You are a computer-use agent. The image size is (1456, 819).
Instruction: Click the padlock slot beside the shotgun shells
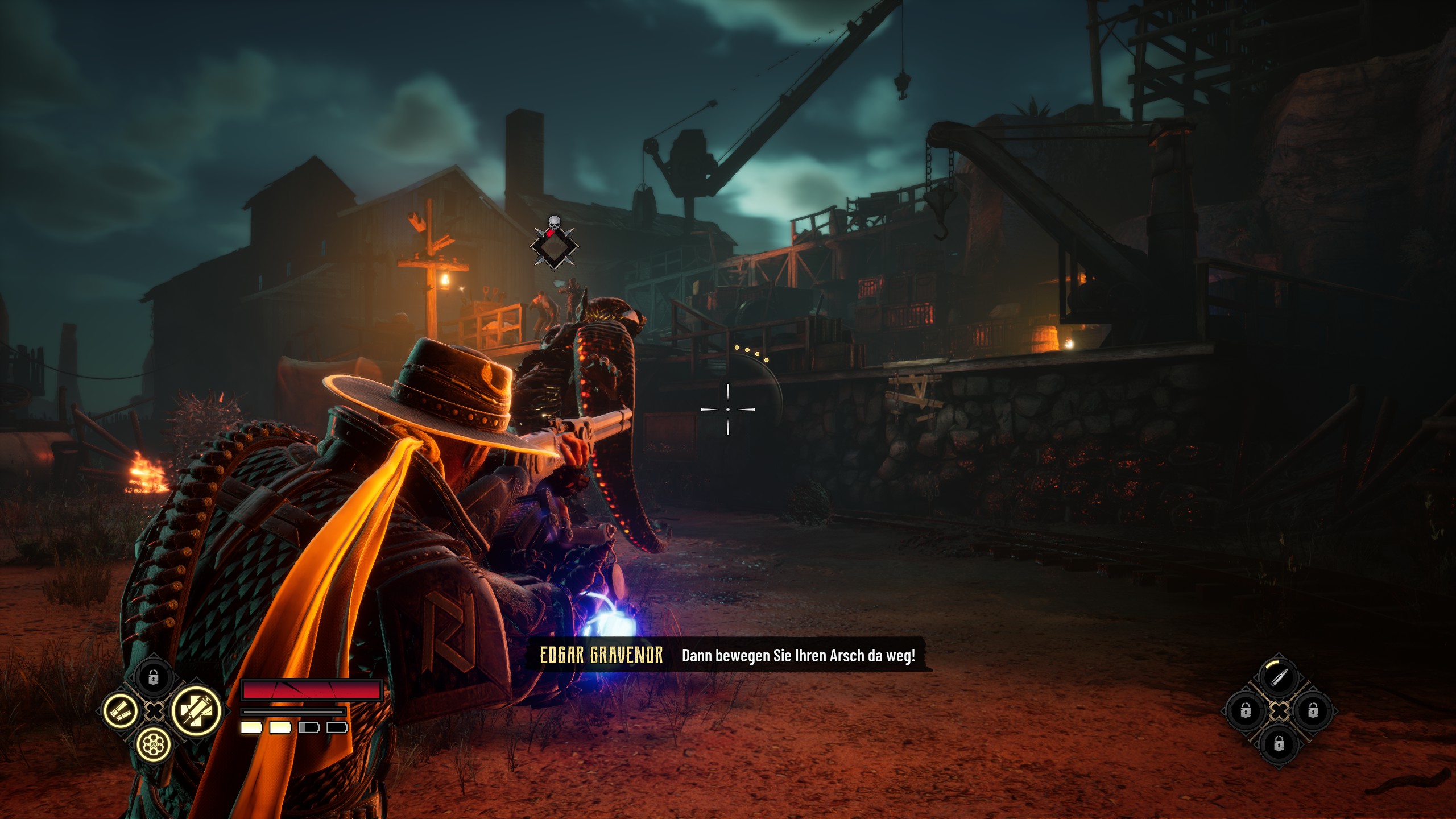coord(153,677)
